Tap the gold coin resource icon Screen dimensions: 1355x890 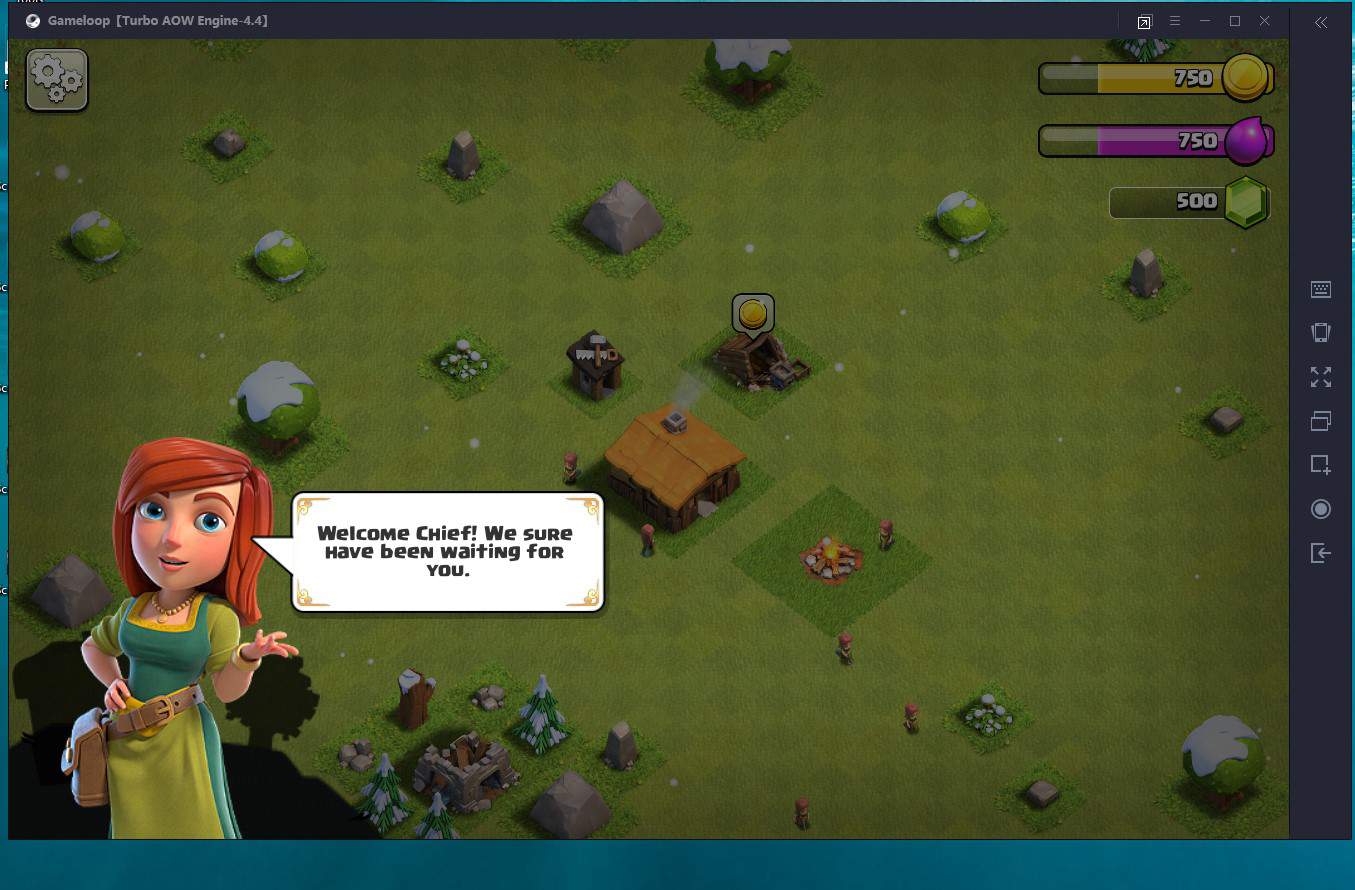1246,78
